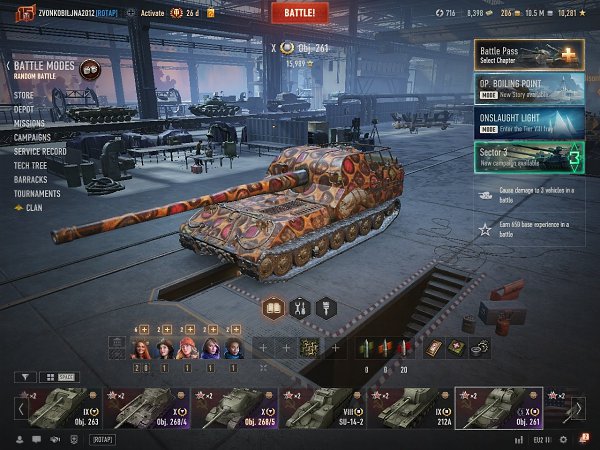Image resolution: width=600 pixels, height=450 pixels.
Task: Open the Onslaught Light mode banner
Action: [530, 122]
